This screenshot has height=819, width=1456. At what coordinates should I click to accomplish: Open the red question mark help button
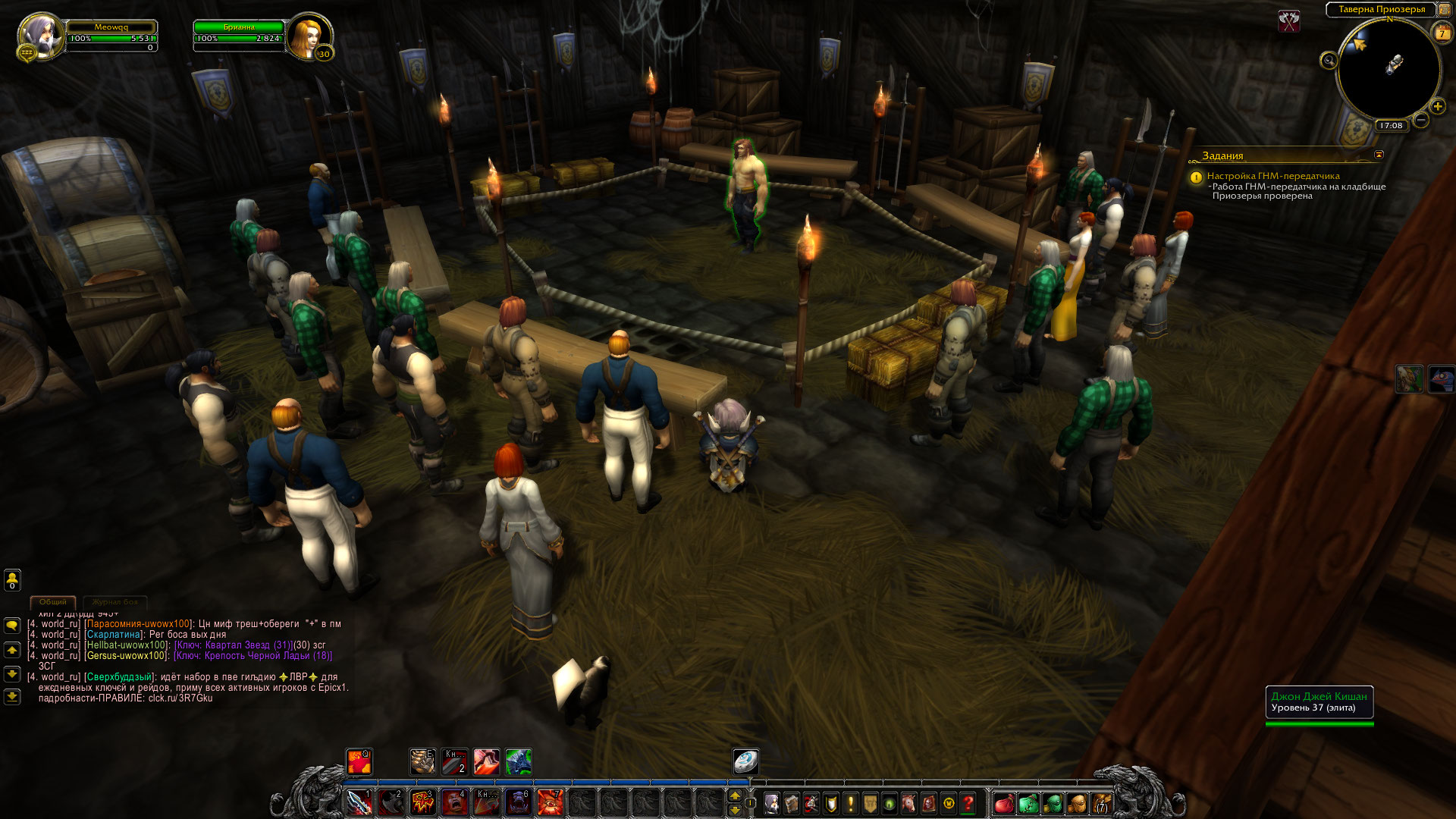pos(968,803)
